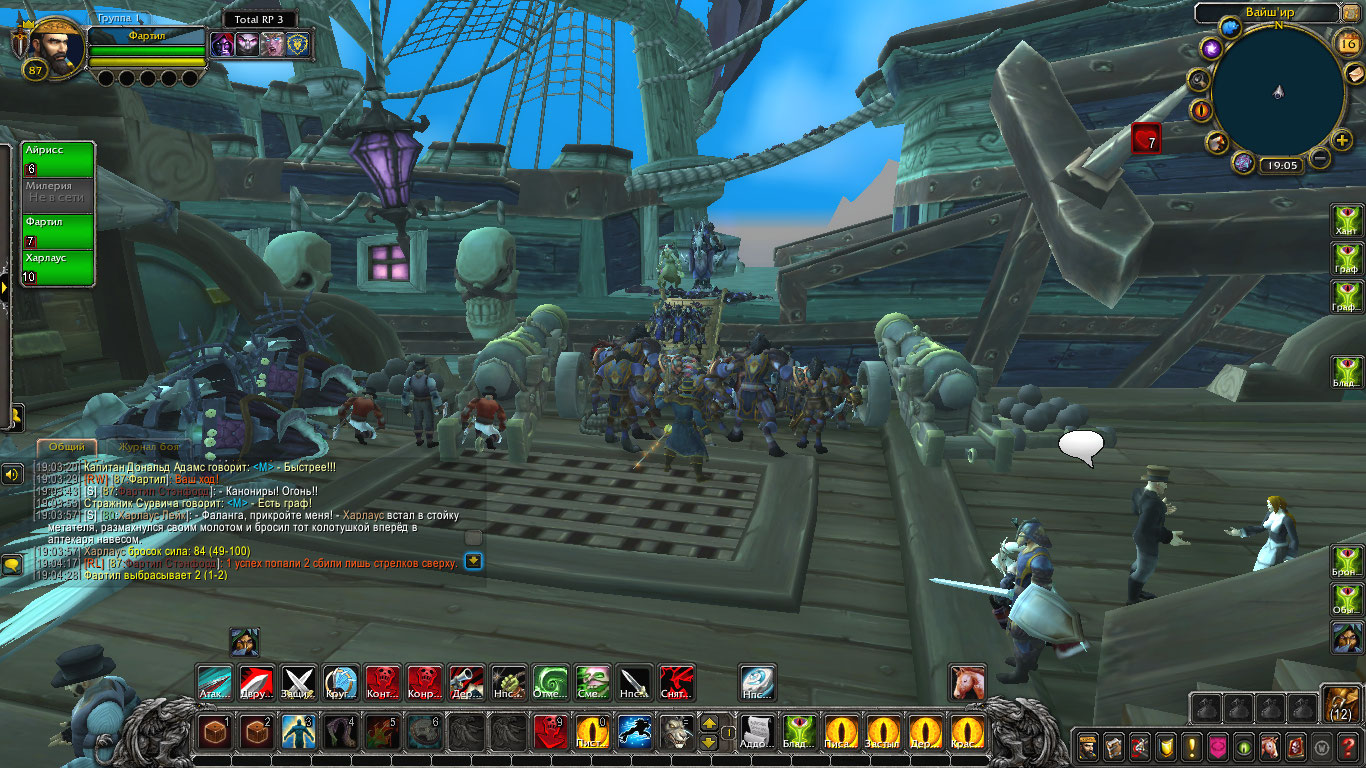Activate the white horse mount icon

point(967,682)
